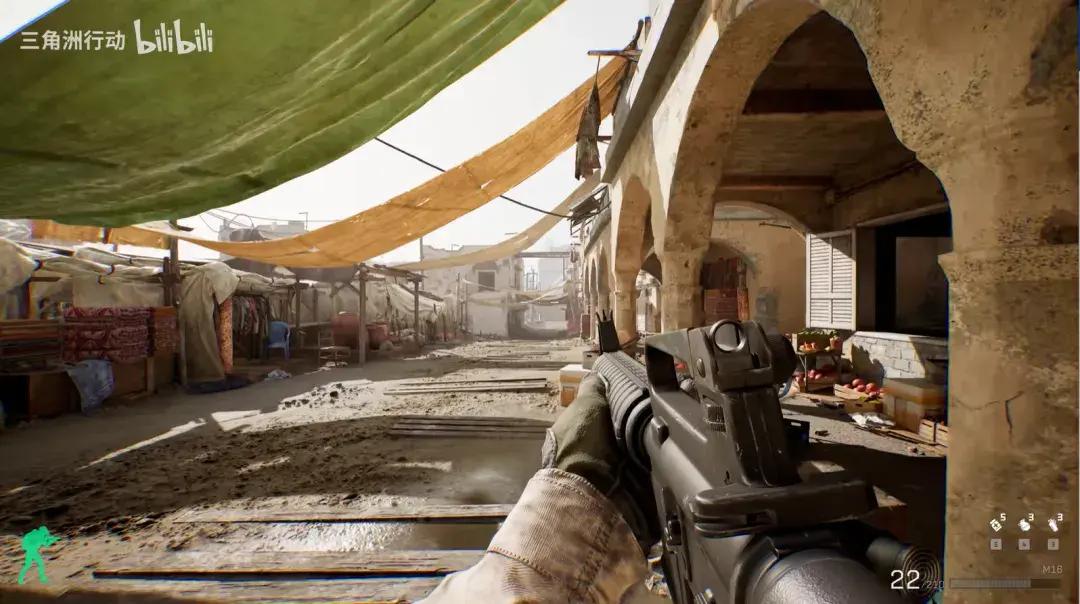The height and width of the screenshot is (604, 1080).
Task: Click the green soldier stance indicator
Action: (x=36, y=555)
